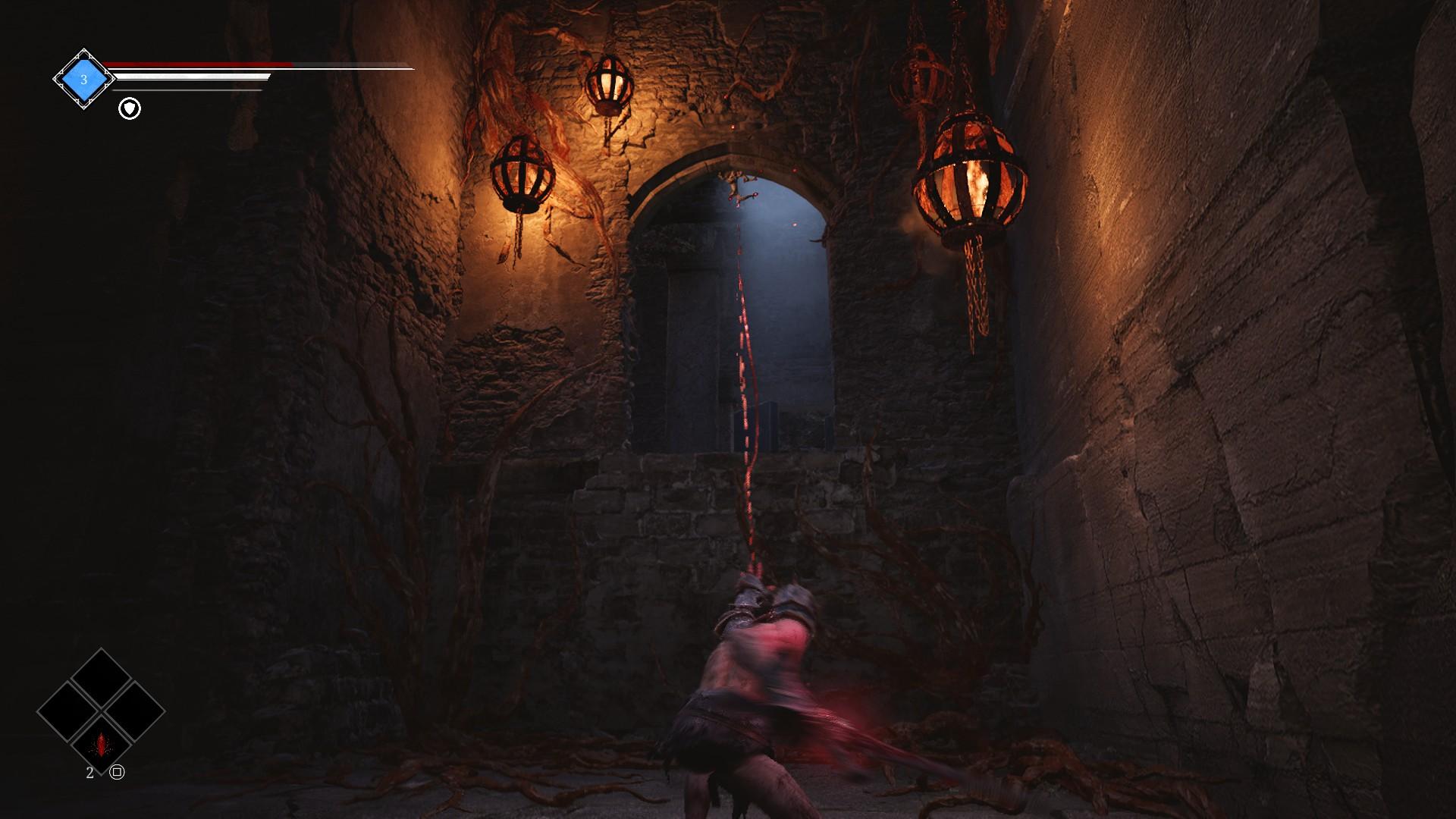Click the shield status icon
The image size is (1456, 819).
(130, 109)
